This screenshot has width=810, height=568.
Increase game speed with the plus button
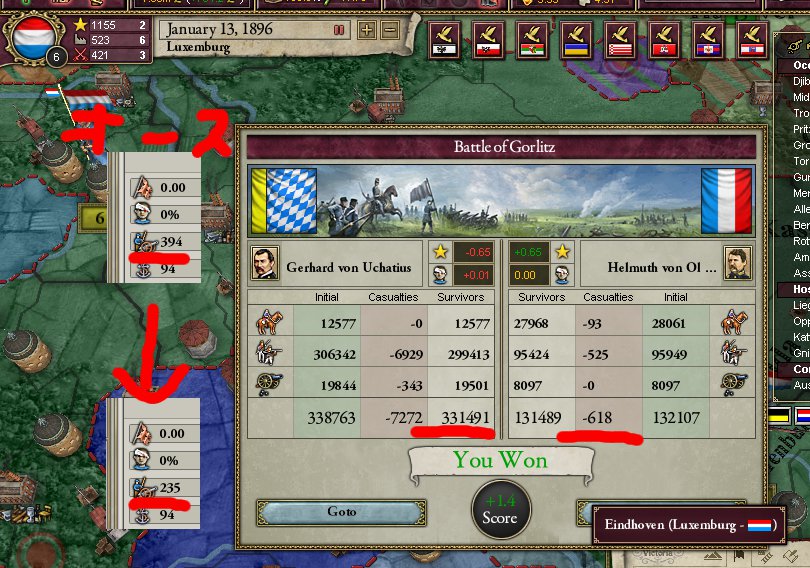[x=367, y=29]
